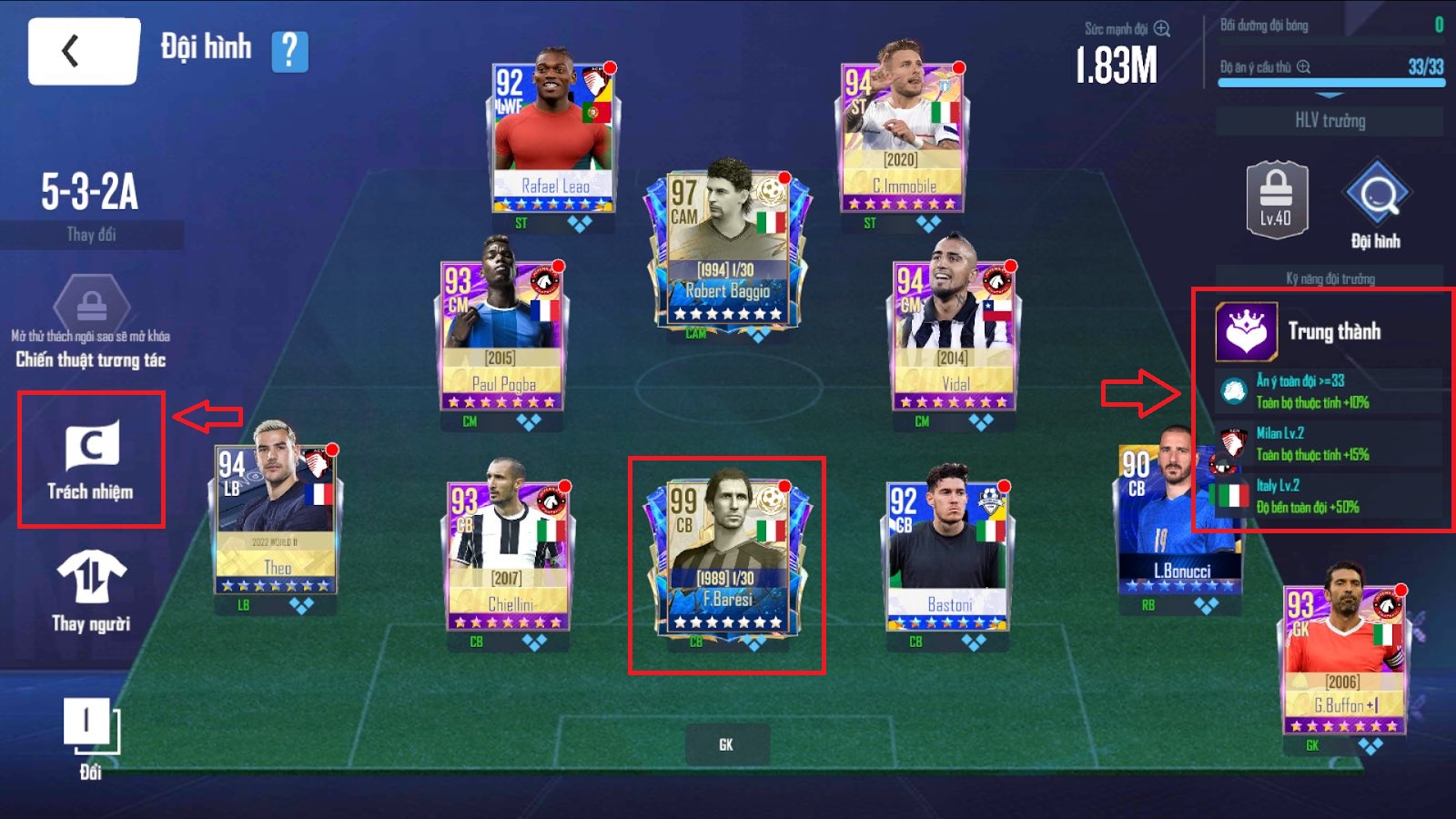
Task: Tap the locked Lv.40 head coach slot
Action: coord(1276,200)
